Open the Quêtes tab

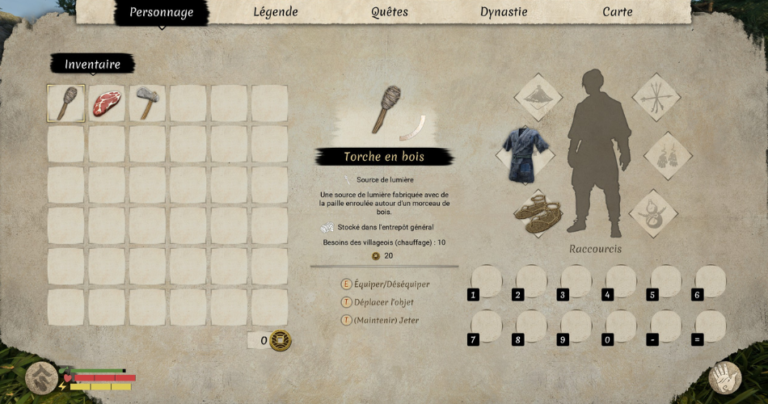coord(389,13)
